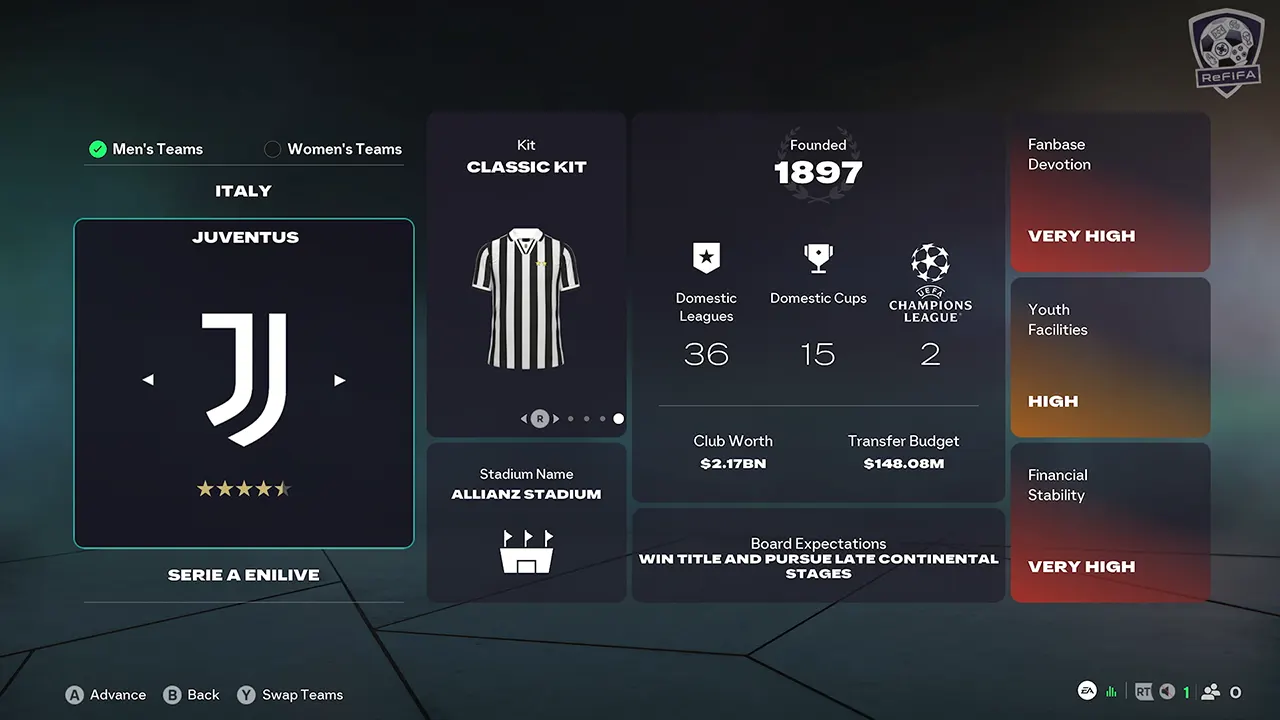The image size is (1280, 720).
Task: Switch to Women's Teams
Action: tap(333, 149)
